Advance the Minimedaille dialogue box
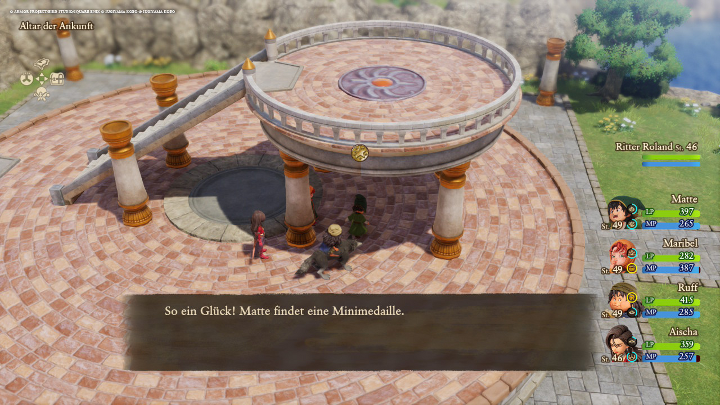This screenshot has height=405, width=720. [358, 330]
